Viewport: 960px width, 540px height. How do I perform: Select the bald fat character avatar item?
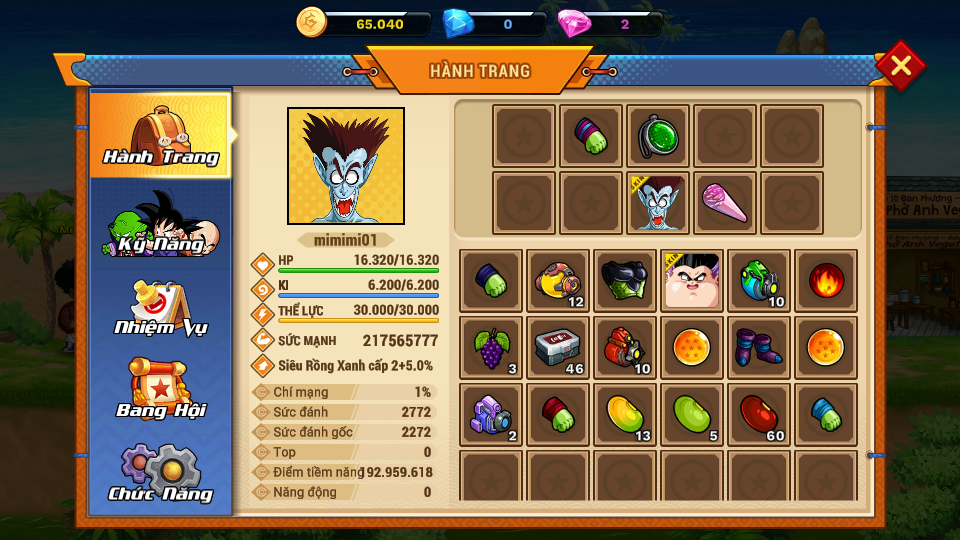tap(692, 280)
